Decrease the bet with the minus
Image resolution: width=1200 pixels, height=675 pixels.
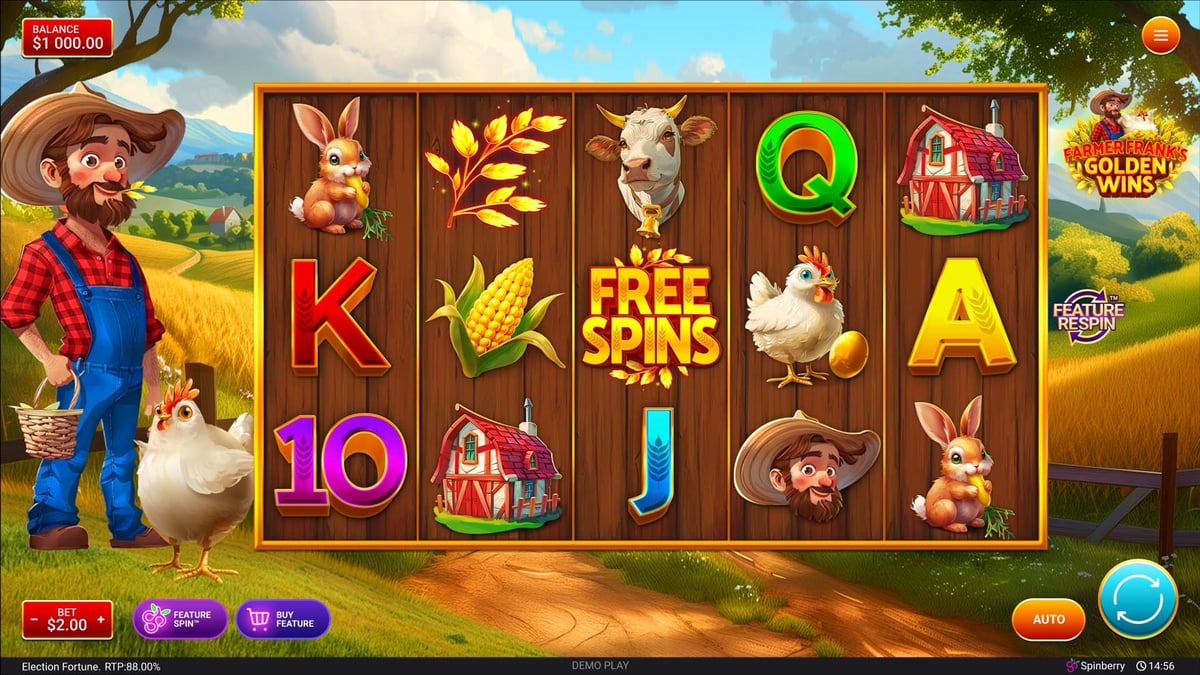click(35, 621)
